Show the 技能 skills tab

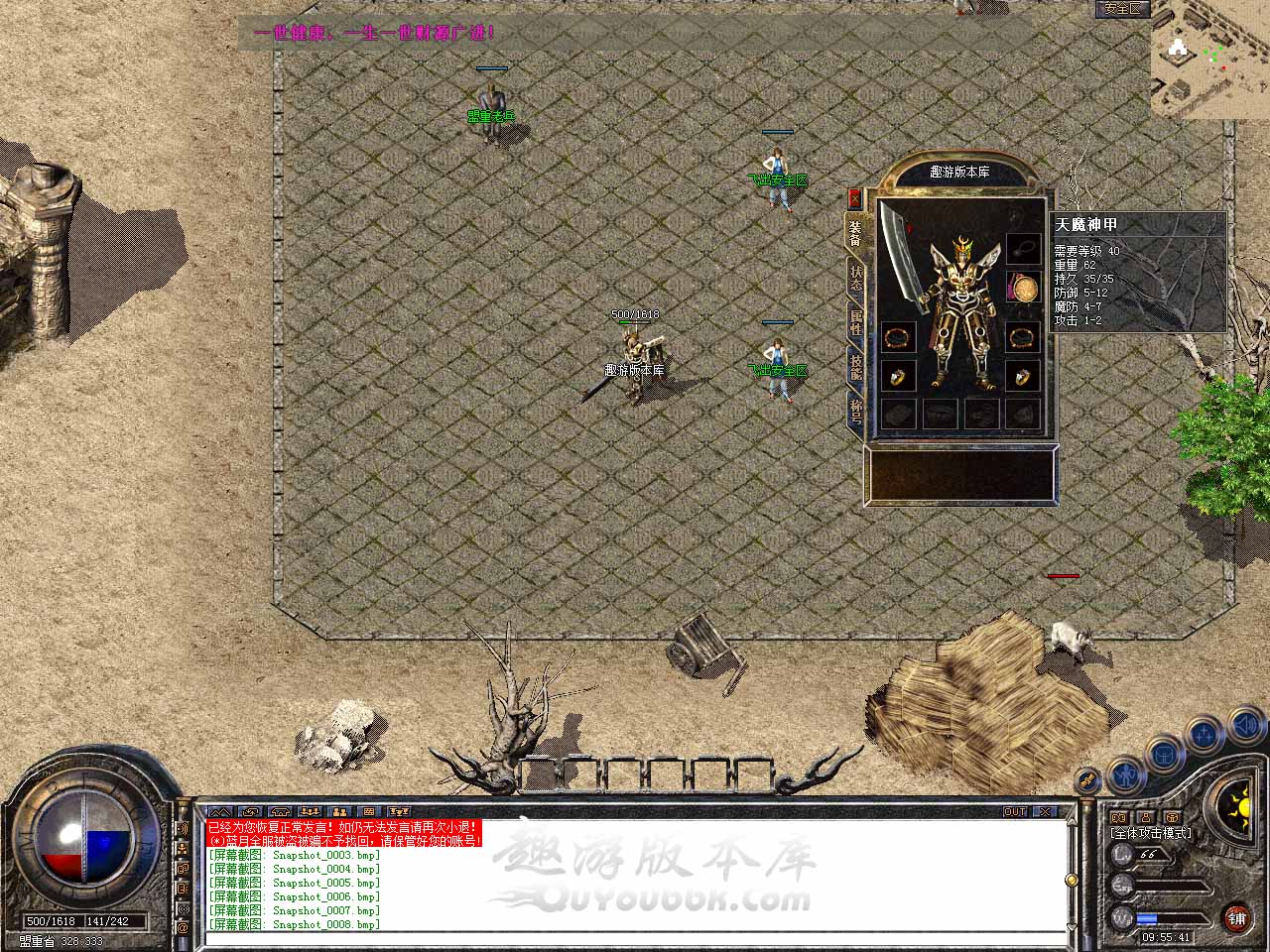pyautogui.click(x=855, y=367)
